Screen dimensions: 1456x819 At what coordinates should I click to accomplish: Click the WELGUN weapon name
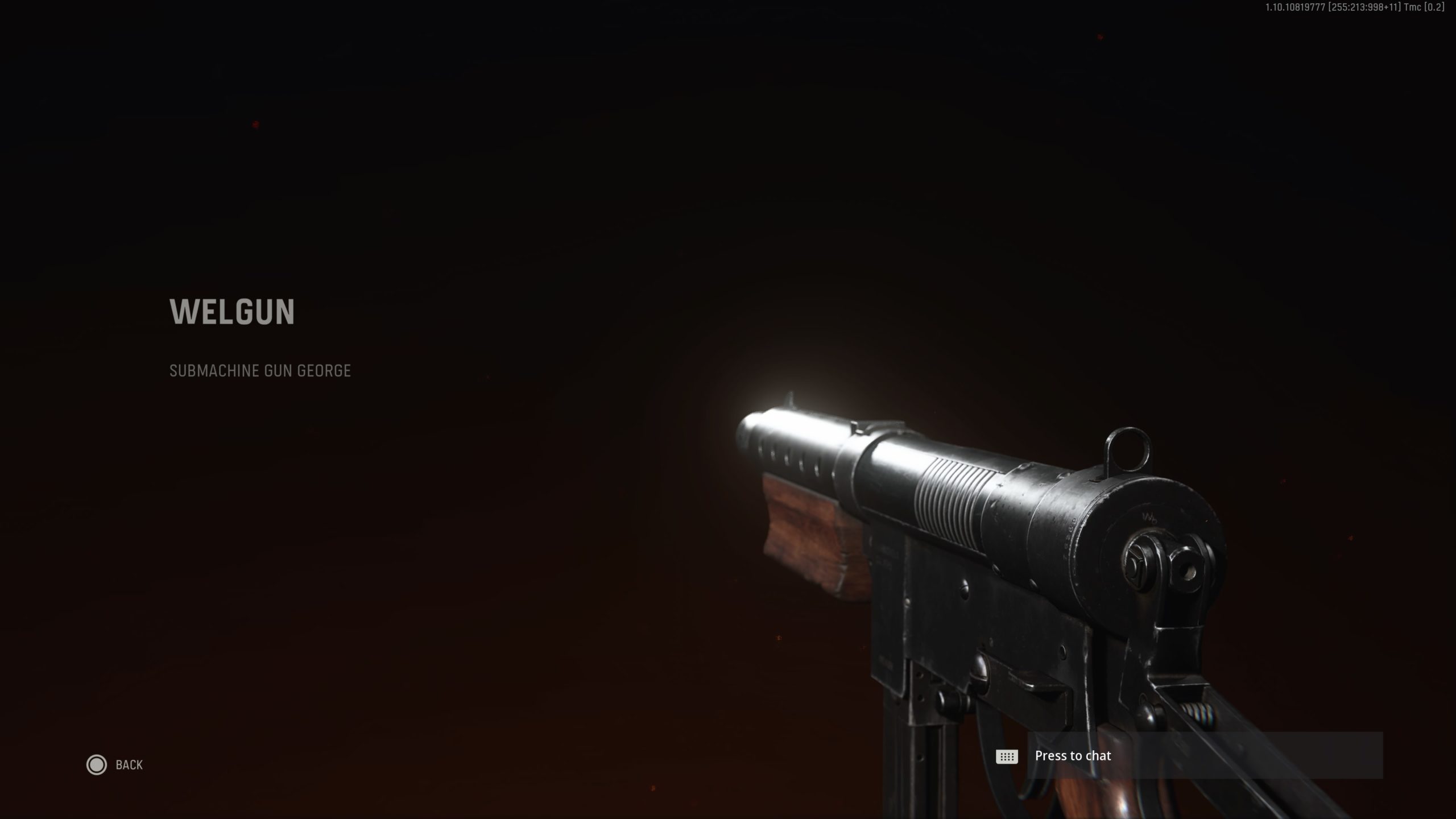[x=231, y=311]
